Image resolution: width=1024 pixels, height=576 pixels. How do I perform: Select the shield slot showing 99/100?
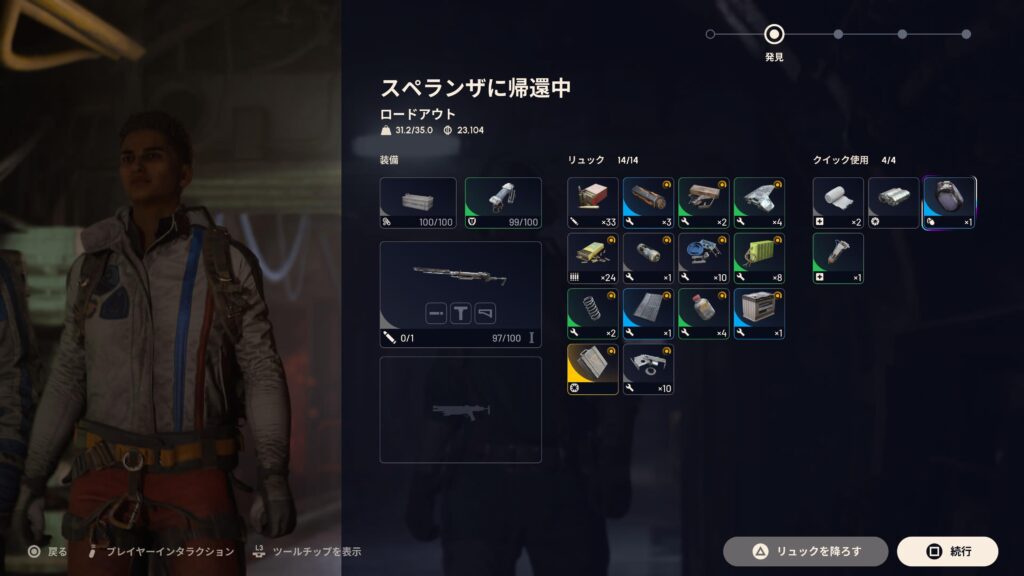(x=503, y=203)
